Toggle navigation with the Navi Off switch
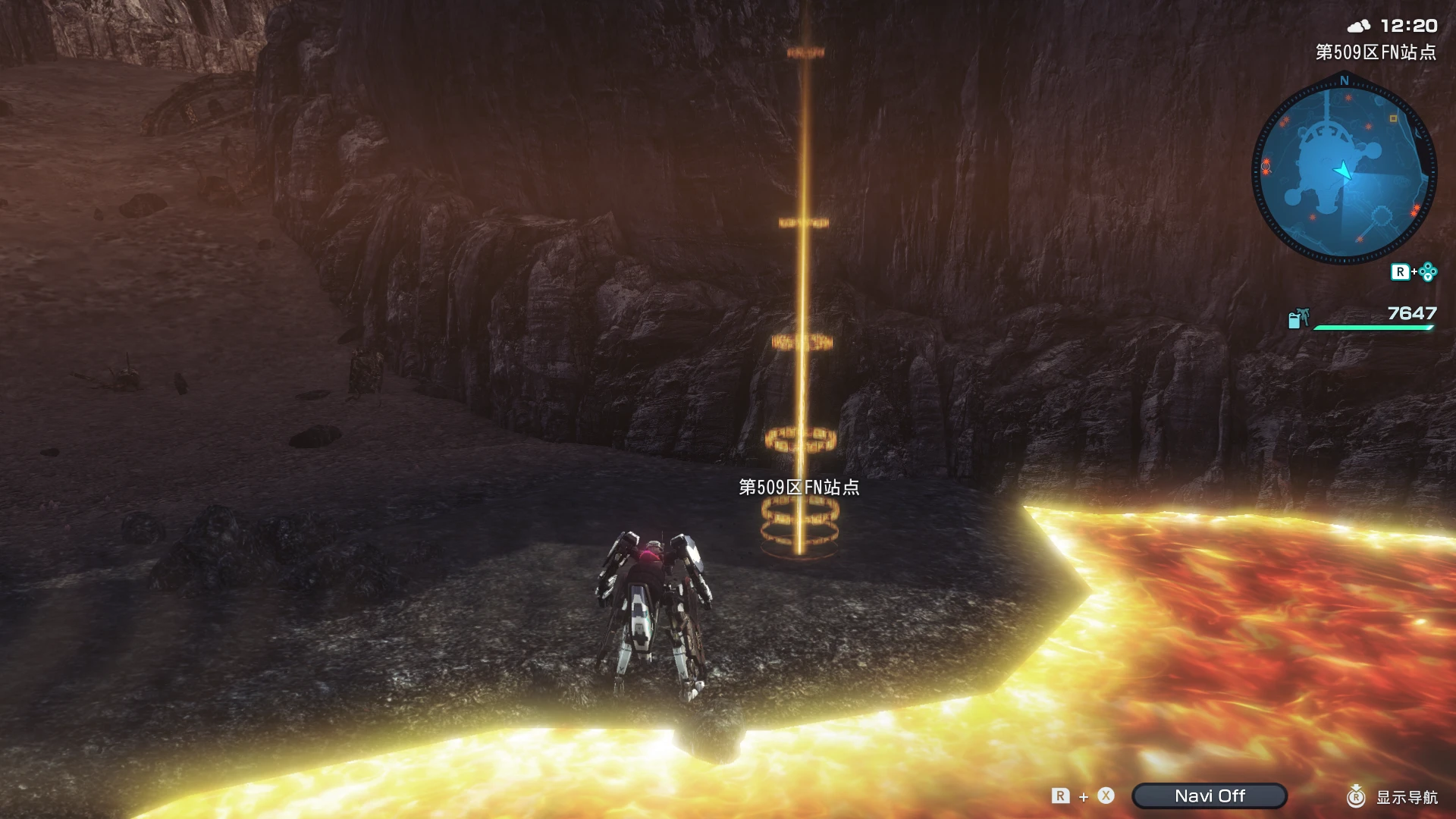 click(1210, 795)
